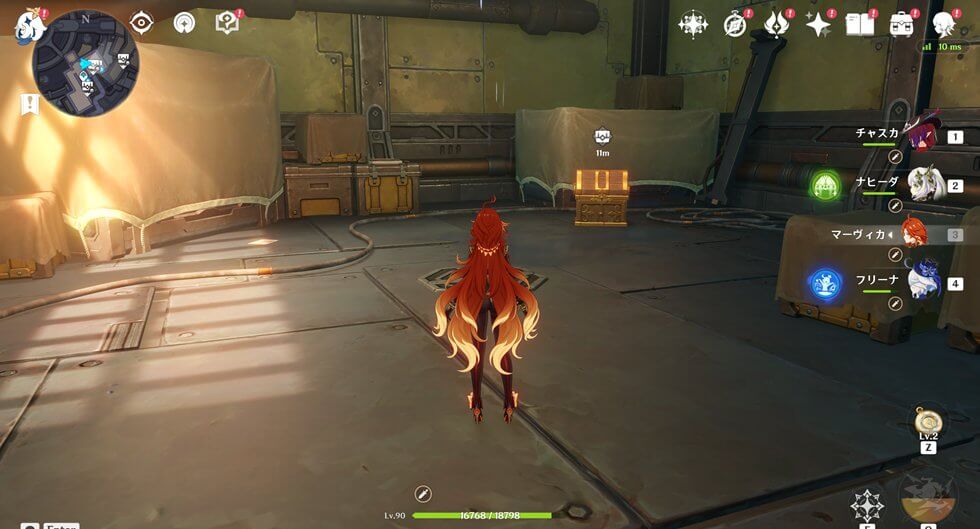980x529 pixels.
Task: Open the Wish sparkle star icon
Action: [x=819, y=24]
